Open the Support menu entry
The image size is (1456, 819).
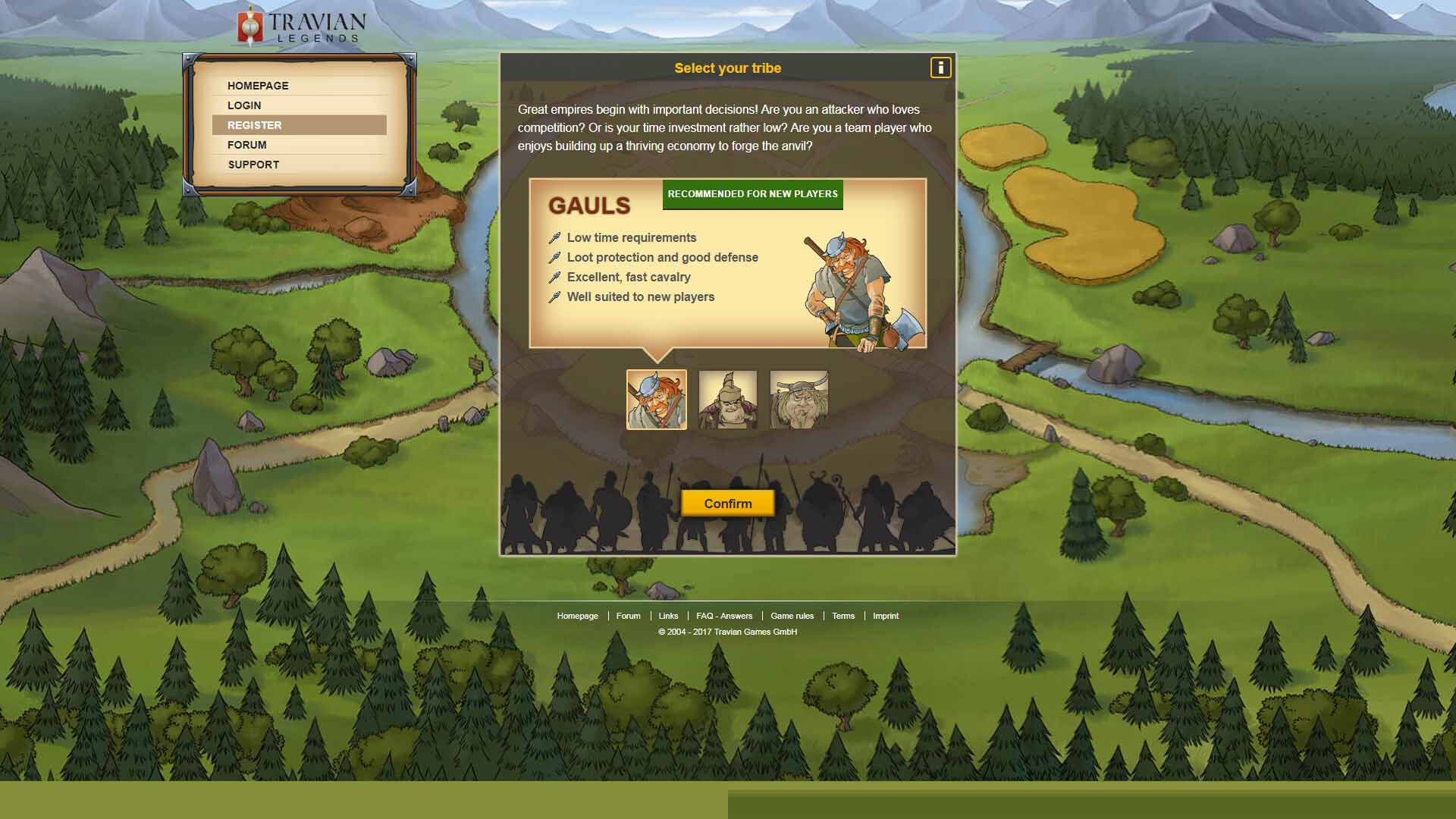click(253, 165)
